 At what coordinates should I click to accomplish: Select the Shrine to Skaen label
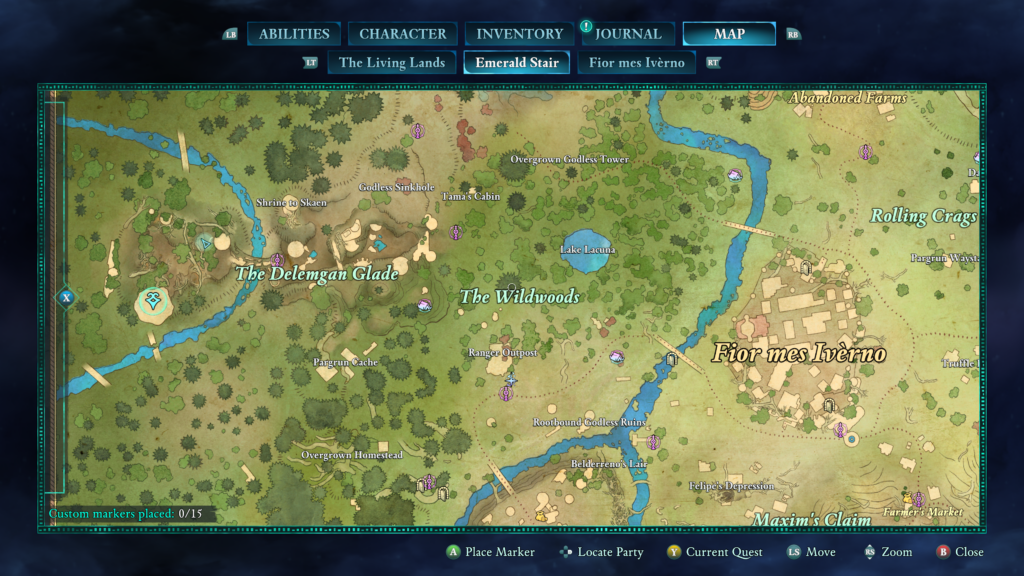pyautogui.click(x=292, y=203)
